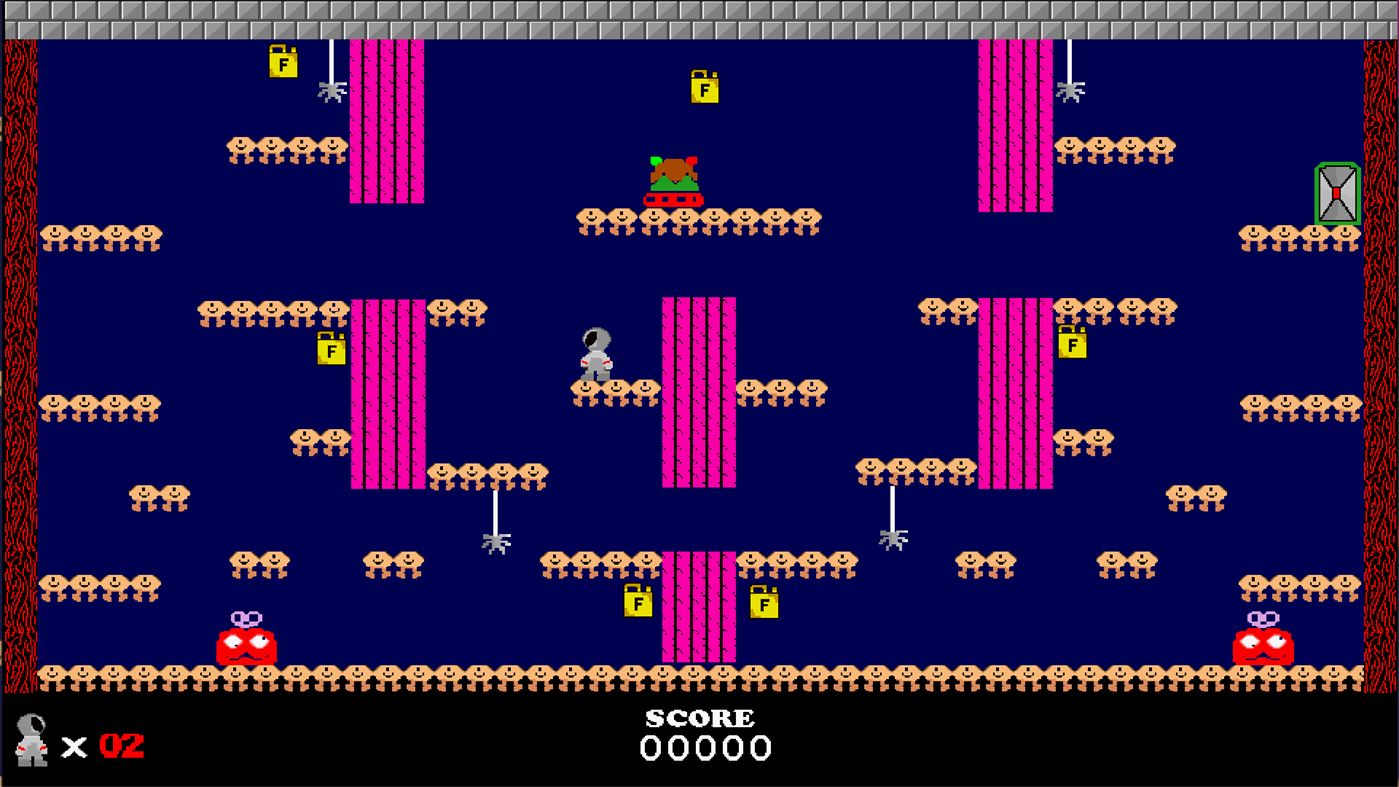Click the spider dangling from the top-left thread
Viewport: 1399px width, 787px height.
pyautogui.click(x=332, y=92)
